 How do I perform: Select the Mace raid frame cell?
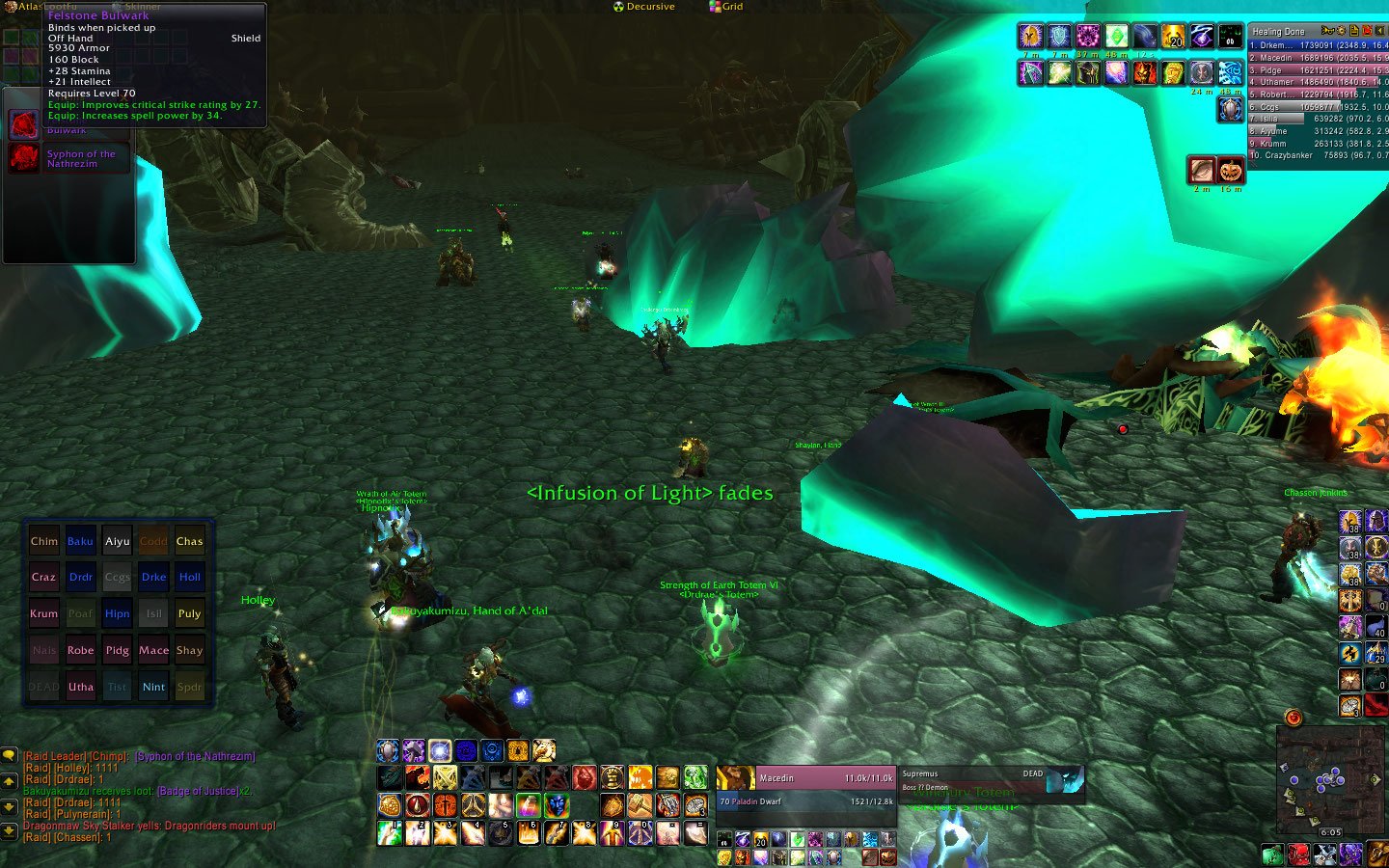tap(154, 650)
